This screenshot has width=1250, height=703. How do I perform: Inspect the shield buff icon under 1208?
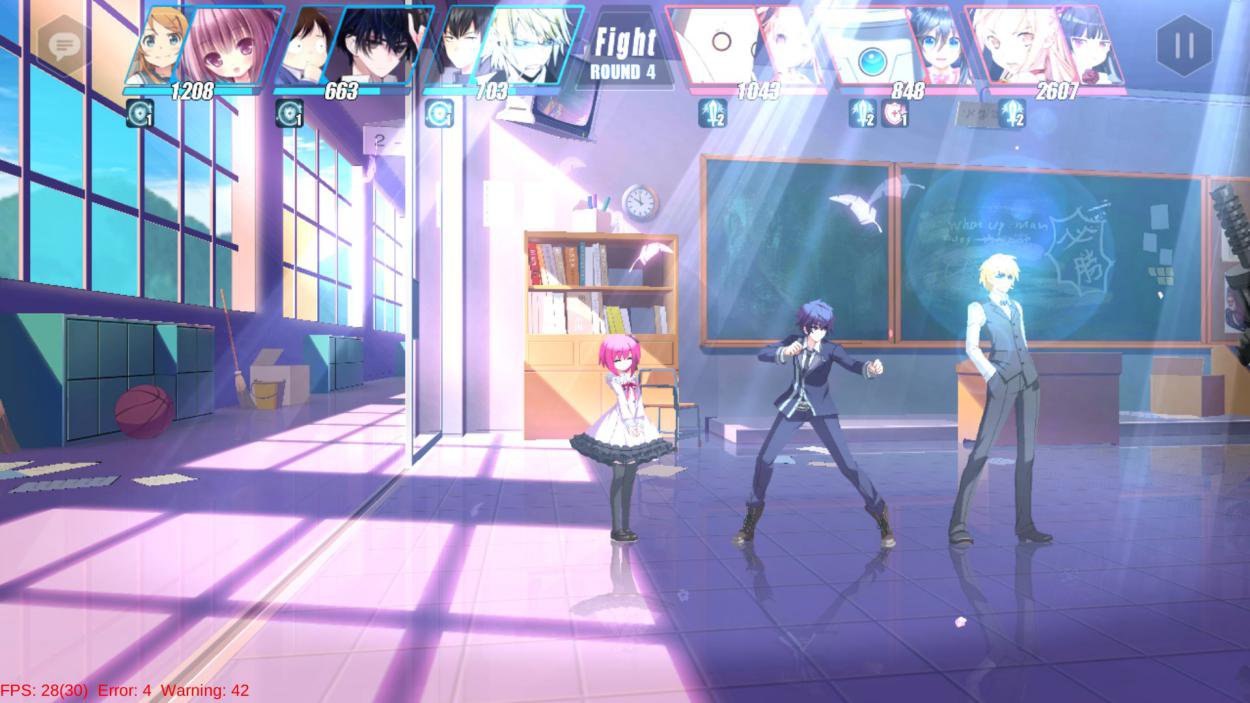139,113
